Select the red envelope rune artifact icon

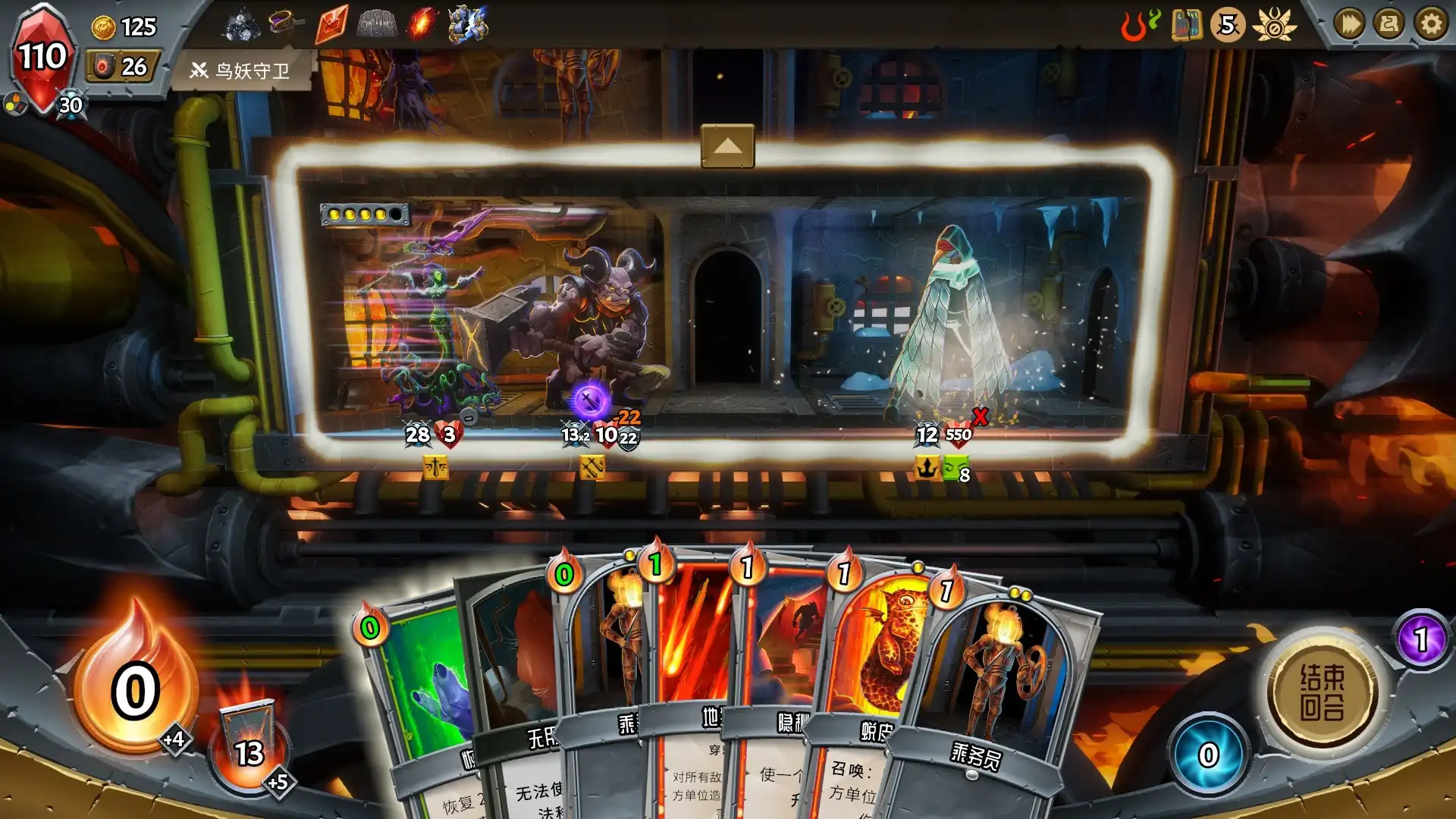(x=331, y=24)
